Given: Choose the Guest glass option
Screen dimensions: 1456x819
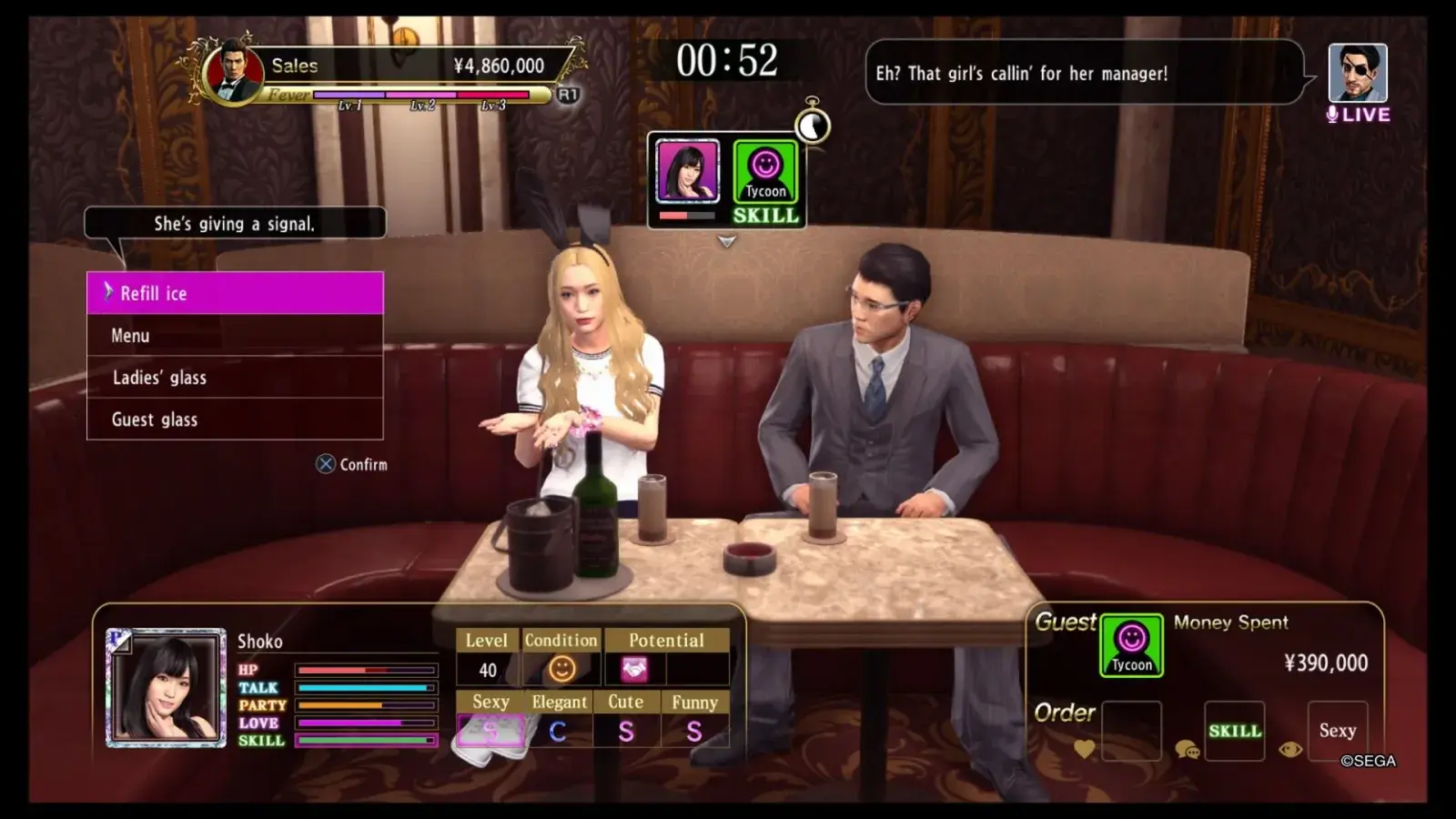Looking at the screenshot, I should pyautogui.click(x=235, y=420).
